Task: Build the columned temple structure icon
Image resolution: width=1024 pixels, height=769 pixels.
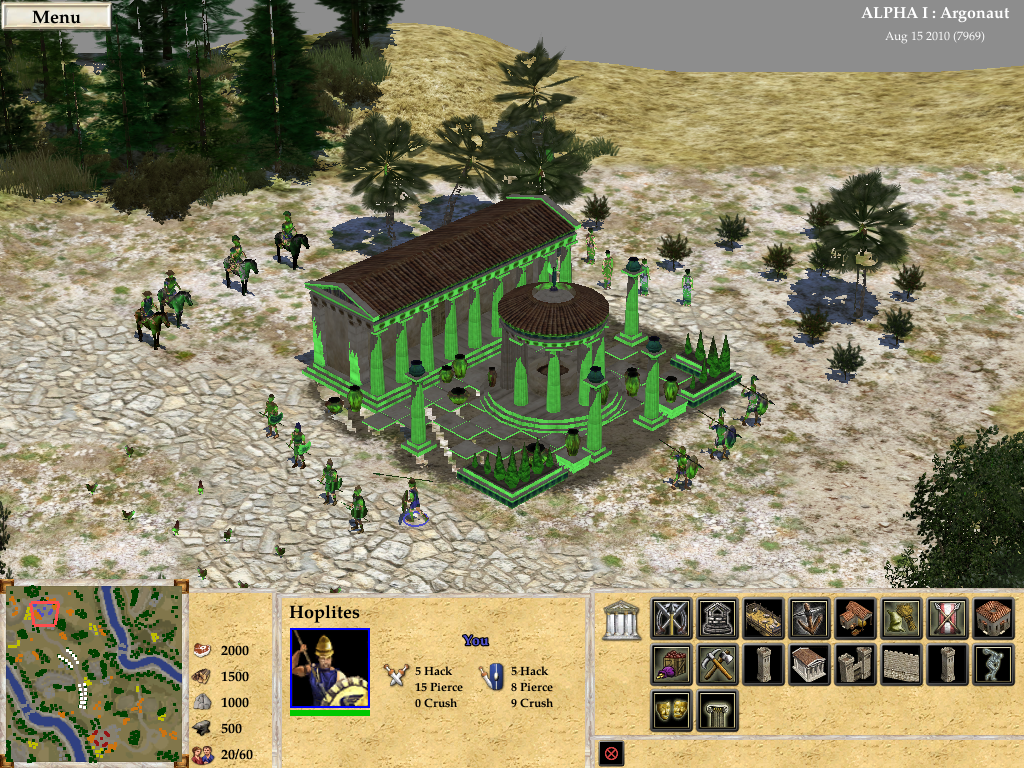Action: pyautogui.click(x=809, y=665)
